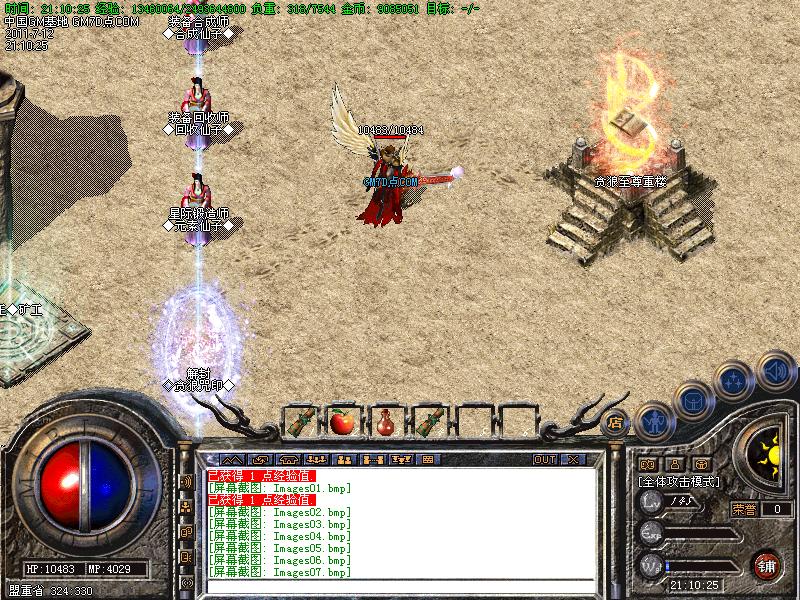Click the grid icon on chat toolbar
This screenshot has height=600, width=800.
428,459
